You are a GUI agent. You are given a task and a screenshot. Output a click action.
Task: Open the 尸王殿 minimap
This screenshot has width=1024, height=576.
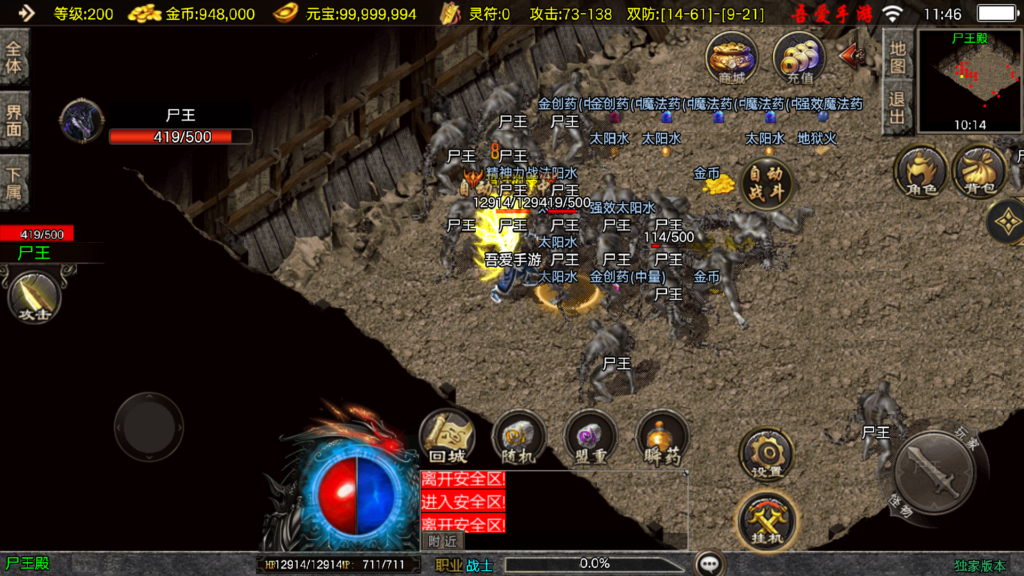968,80
